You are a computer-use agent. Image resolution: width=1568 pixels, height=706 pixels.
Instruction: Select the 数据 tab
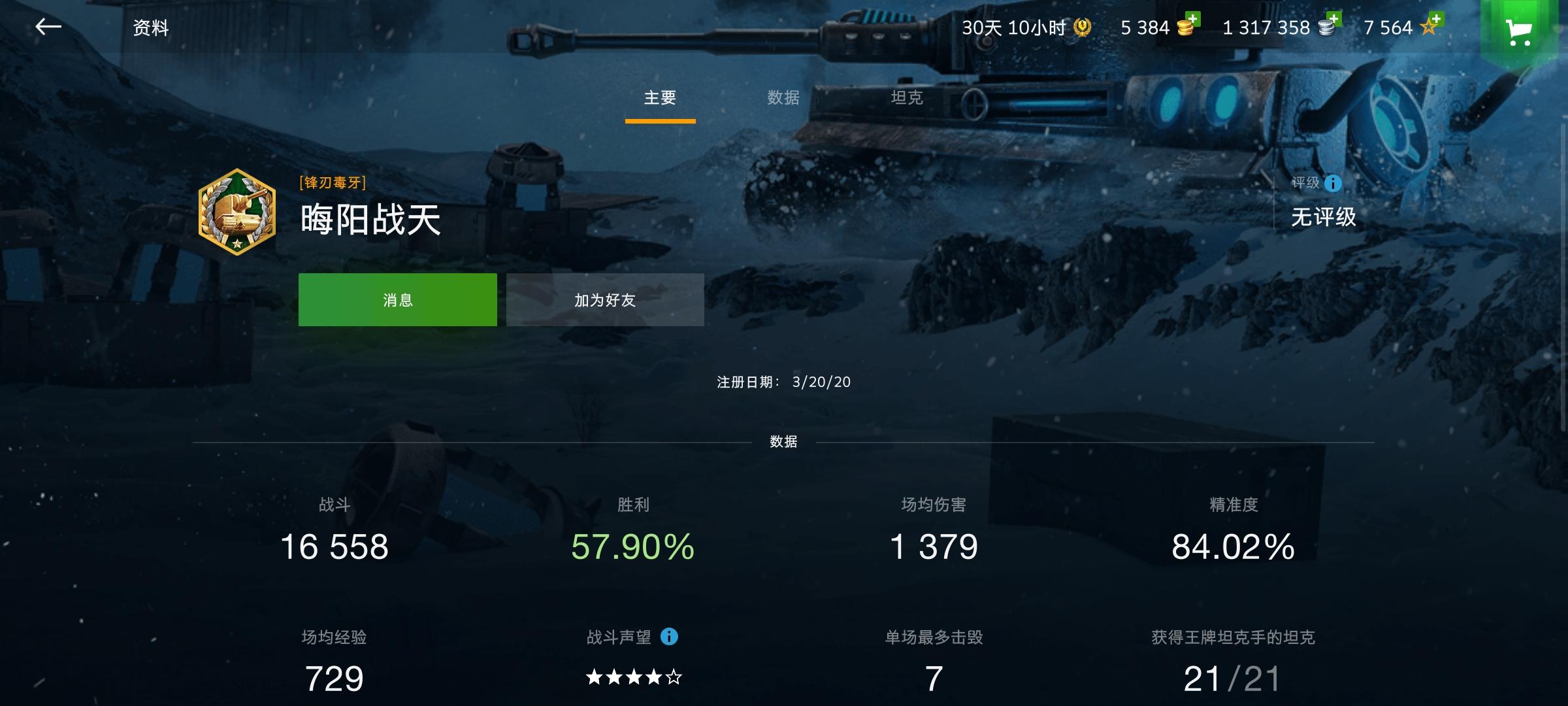[x=785, y=97]
